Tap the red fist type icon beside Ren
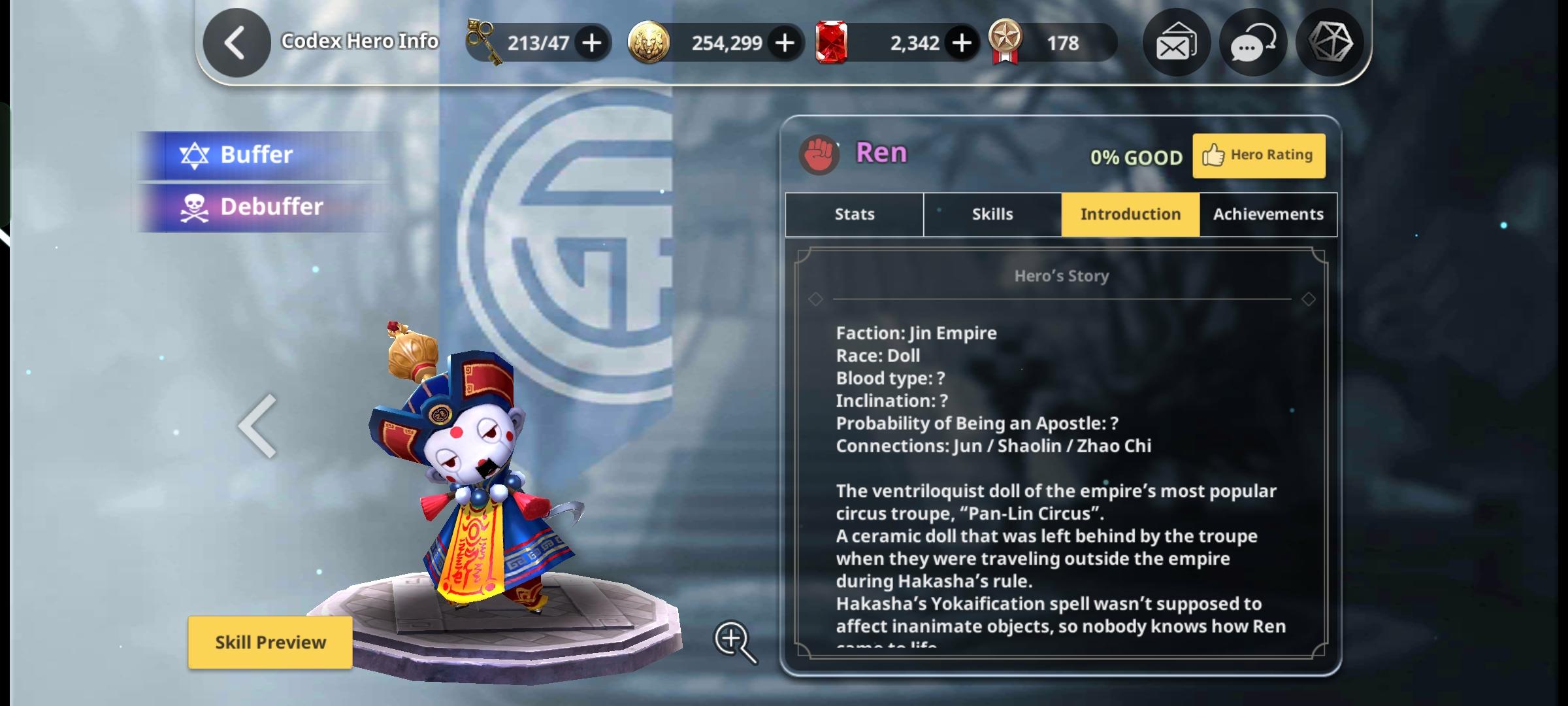The height and width of the screenshot is (706, 1568). pyautogui.click(x=819, y=155)
